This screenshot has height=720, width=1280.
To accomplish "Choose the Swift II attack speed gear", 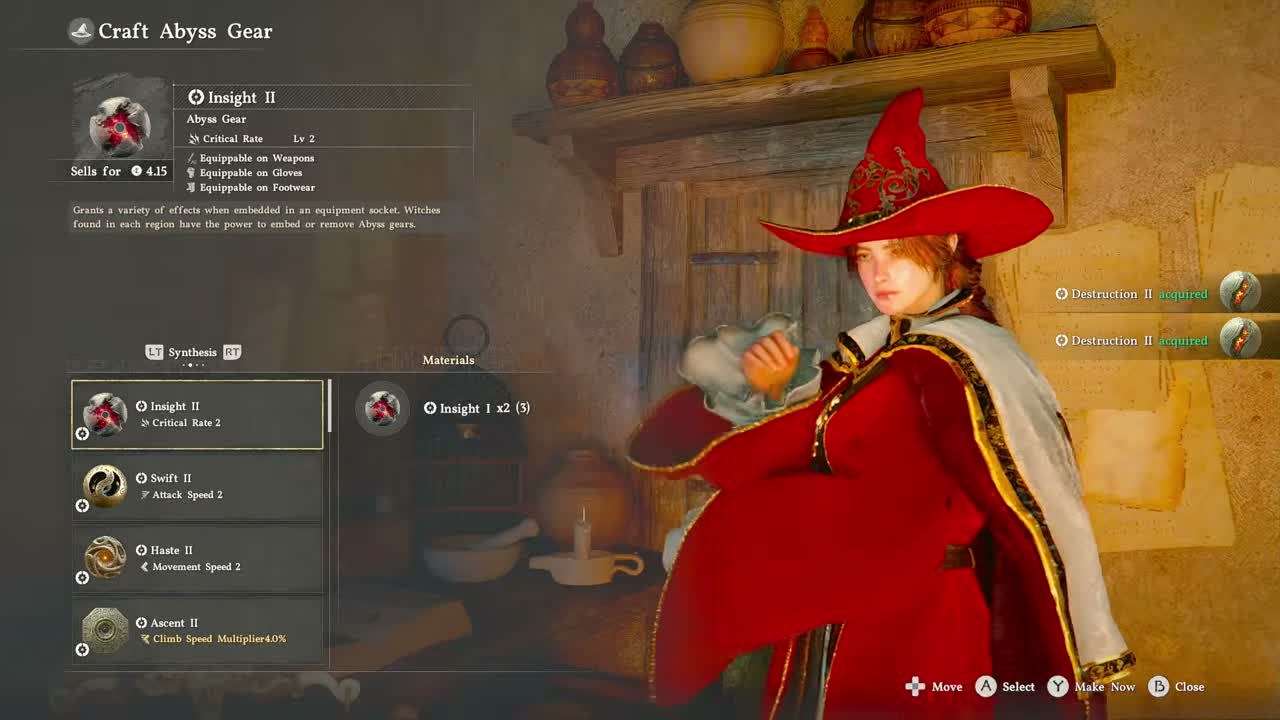I will coord(197,486).
